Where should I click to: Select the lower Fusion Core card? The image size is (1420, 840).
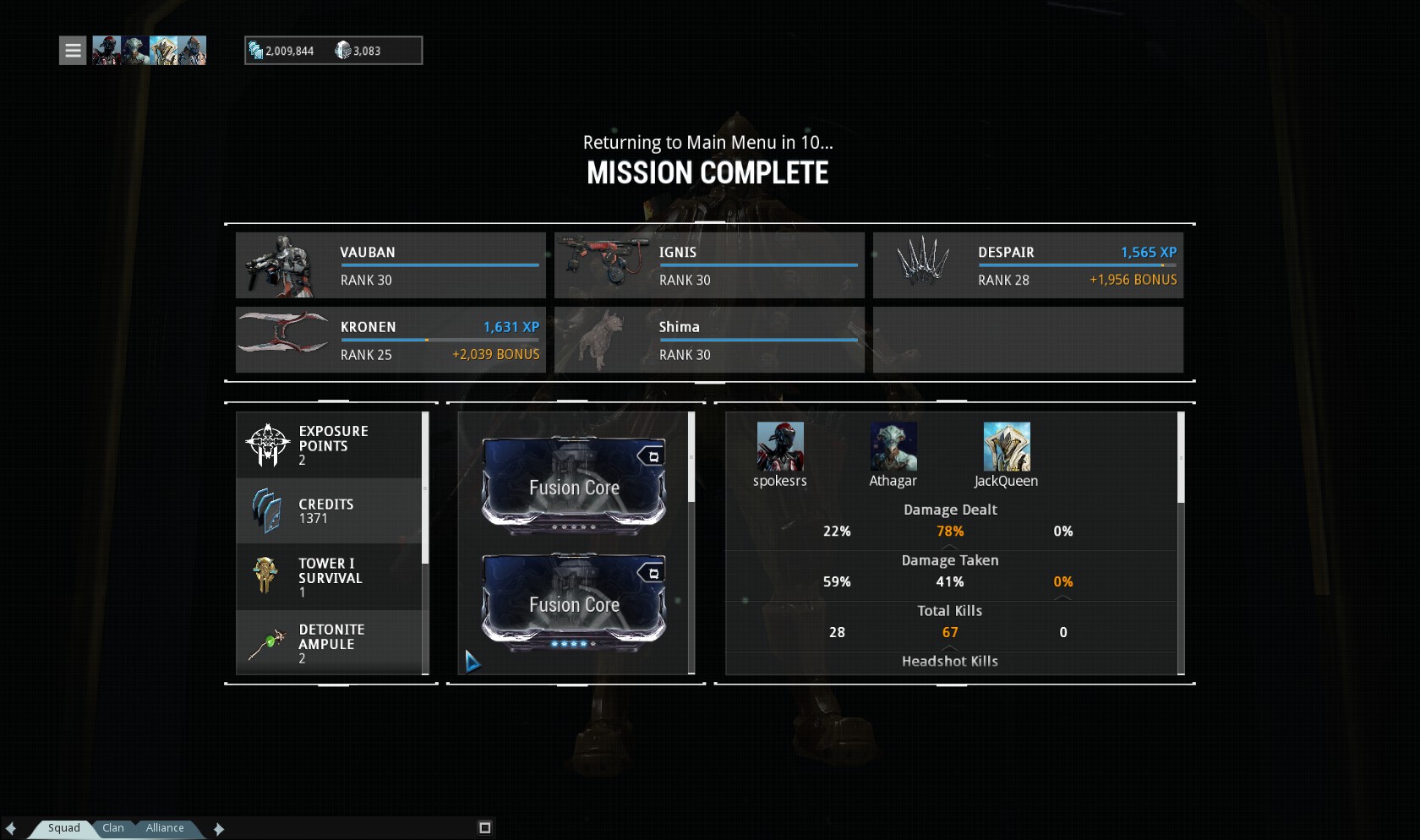point(574,603)
